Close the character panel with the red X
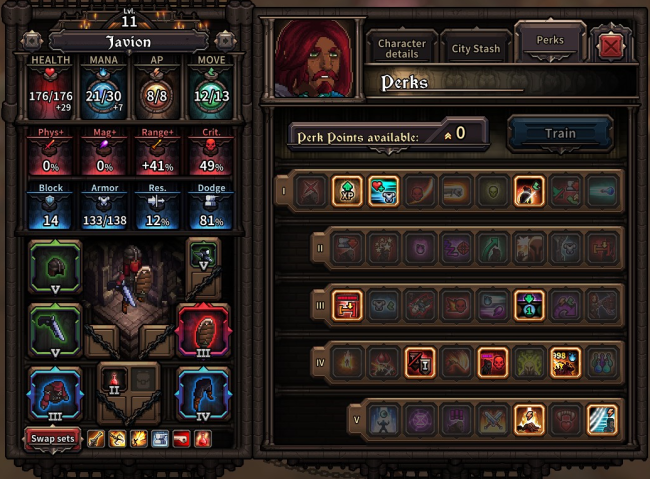This screenshot has height=479, width=650. pos(610,46)
